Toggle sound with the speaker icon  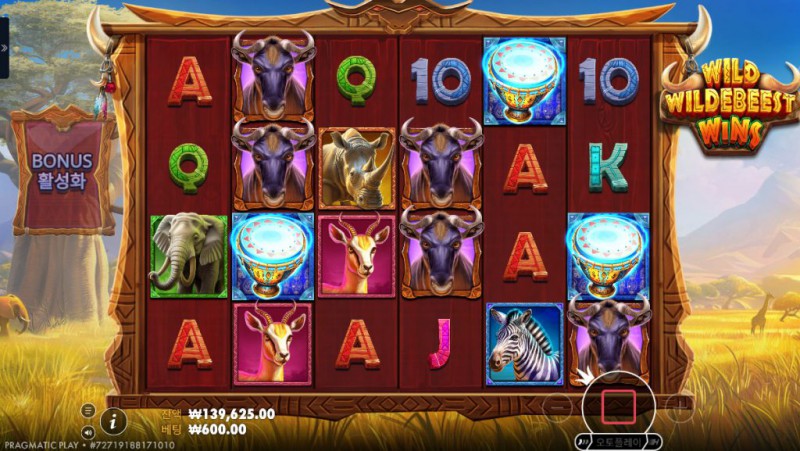[x=89, y=432]
